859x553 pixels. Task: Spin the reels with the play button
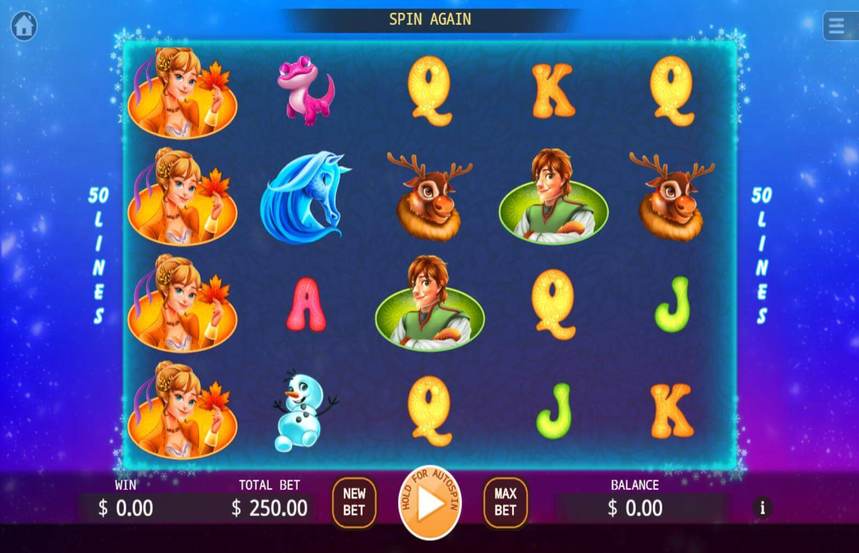tap(430, 503)
